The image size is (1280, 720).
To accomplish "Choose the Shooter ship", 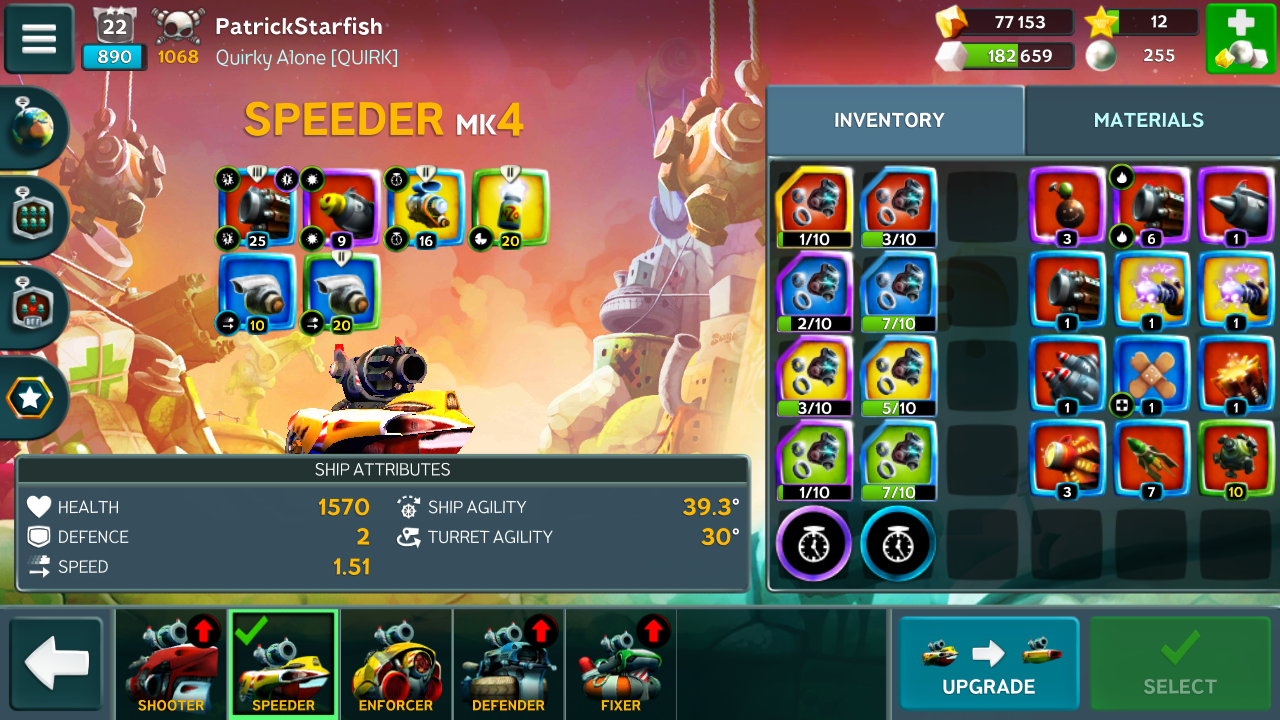I will coord(171,664).
